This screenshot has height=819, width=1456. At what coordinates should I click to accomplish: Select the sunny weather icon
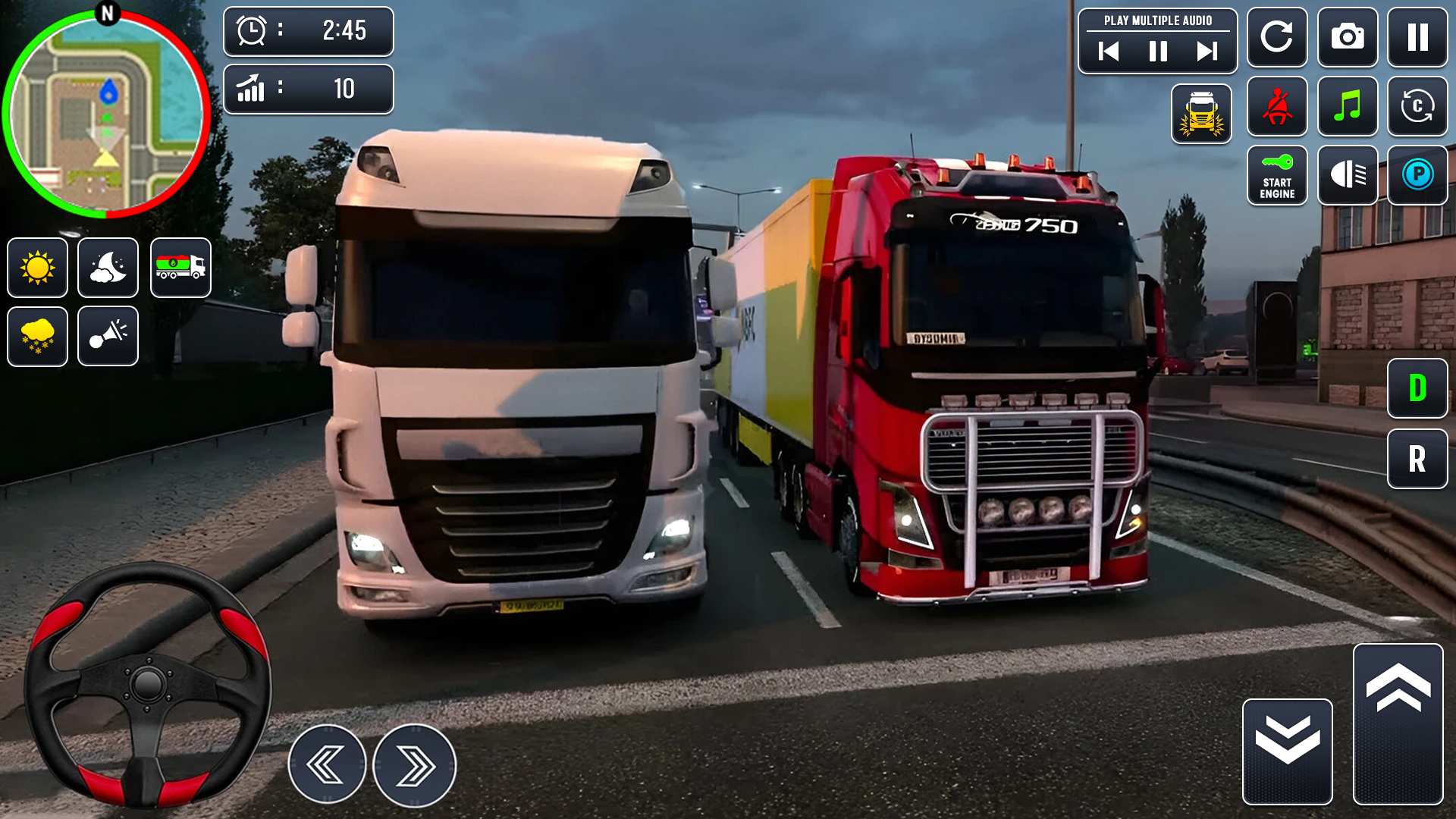point(37,268)
